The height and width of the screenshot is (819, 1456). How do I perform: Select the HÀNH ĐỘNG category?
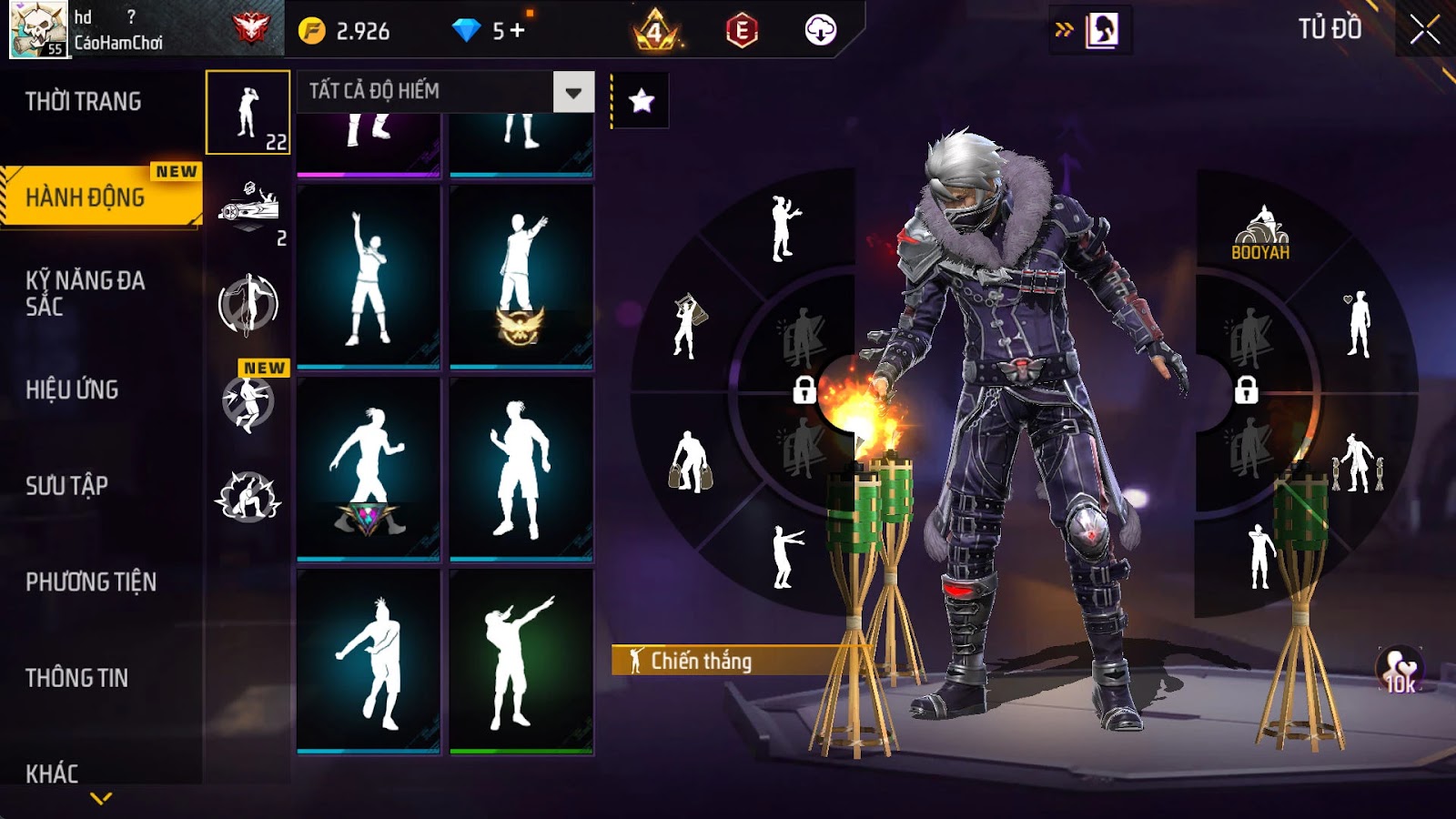pyautogui.click(x=86, y=197)
